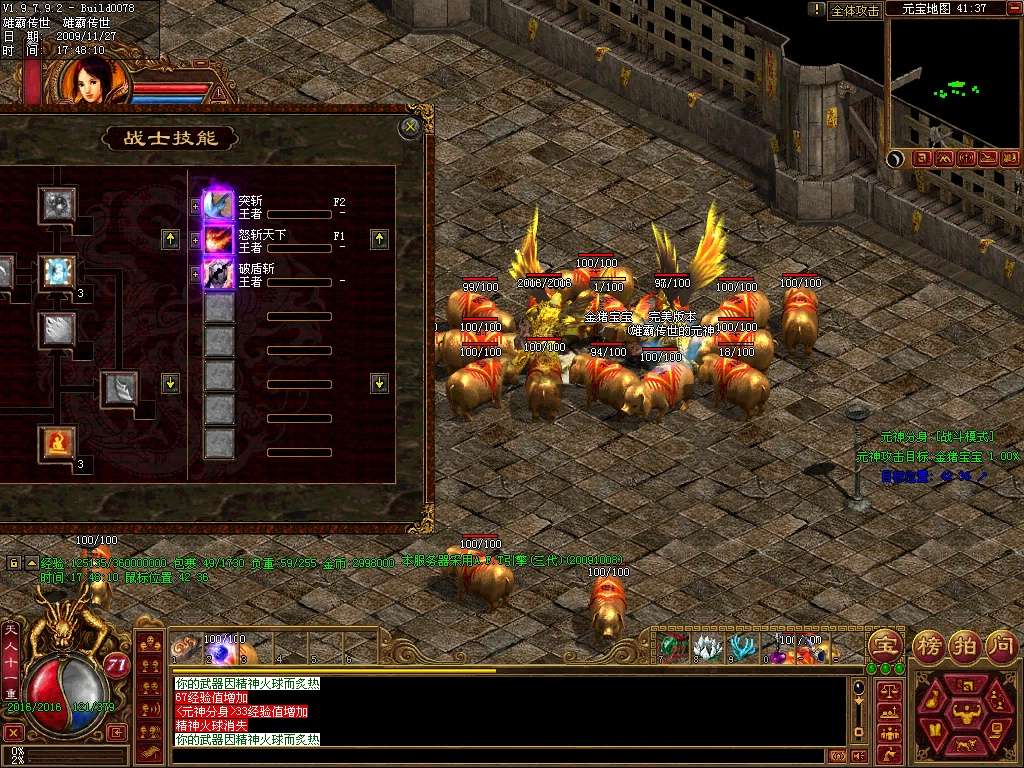Click the scales trade button
The image size is (1024, 768).
(x=887, y=692)
